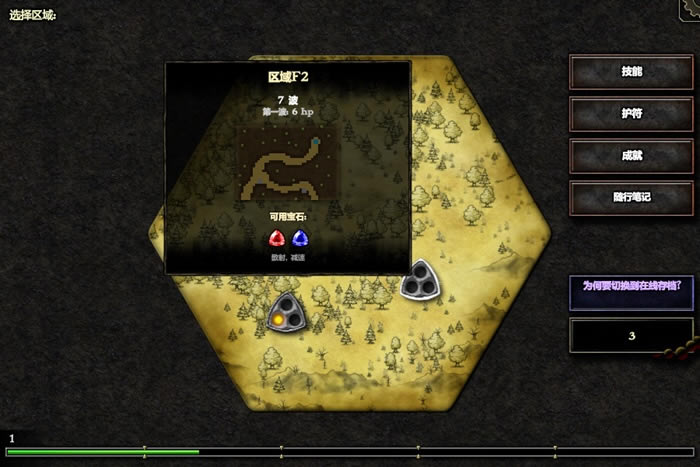Open the 随行笔记 journal

(631, 198)
